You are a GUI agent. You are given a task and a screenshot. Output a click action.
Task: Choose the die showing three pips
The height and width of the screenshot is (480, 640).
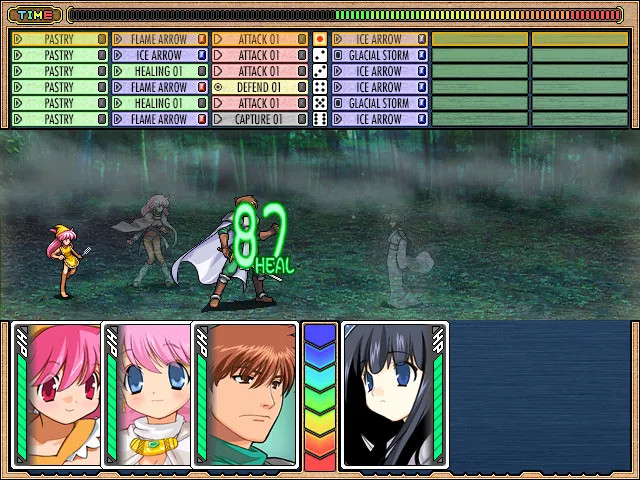(320, 71)
